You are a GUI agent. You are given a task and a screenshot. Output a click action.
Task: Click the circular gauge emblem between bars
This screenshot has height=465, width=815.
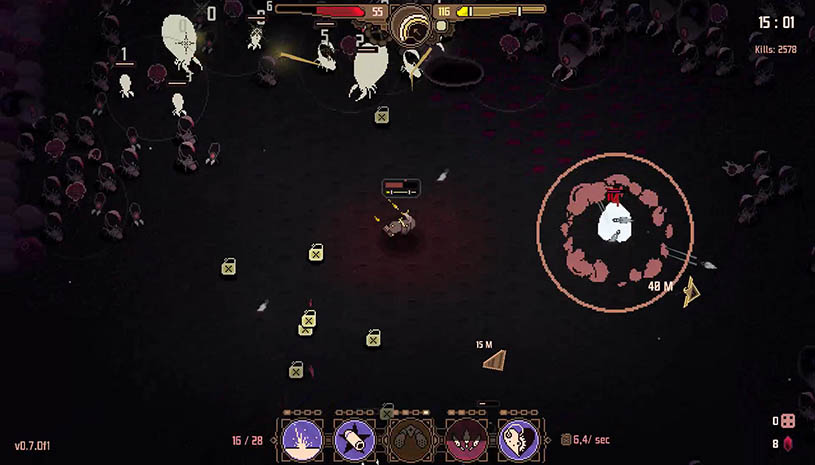[410, 22]
